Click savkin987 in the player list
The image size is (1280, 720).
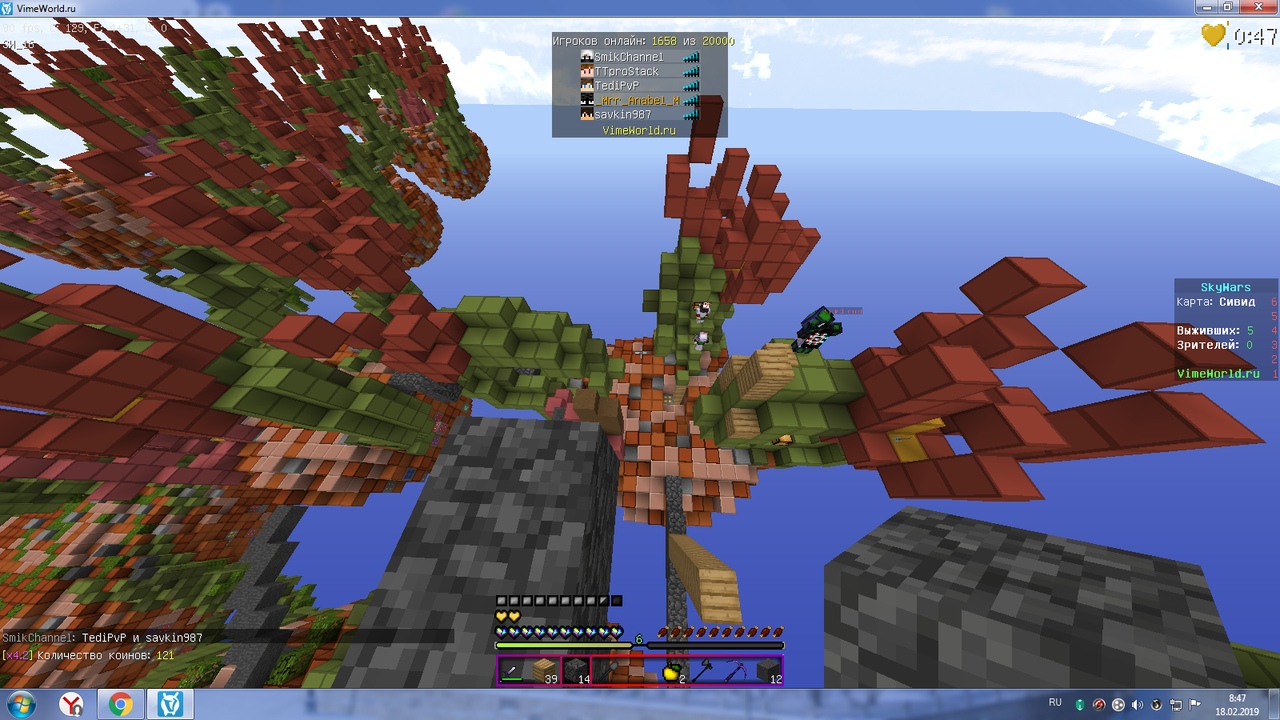pyautogui.click(x=622, y=115)
